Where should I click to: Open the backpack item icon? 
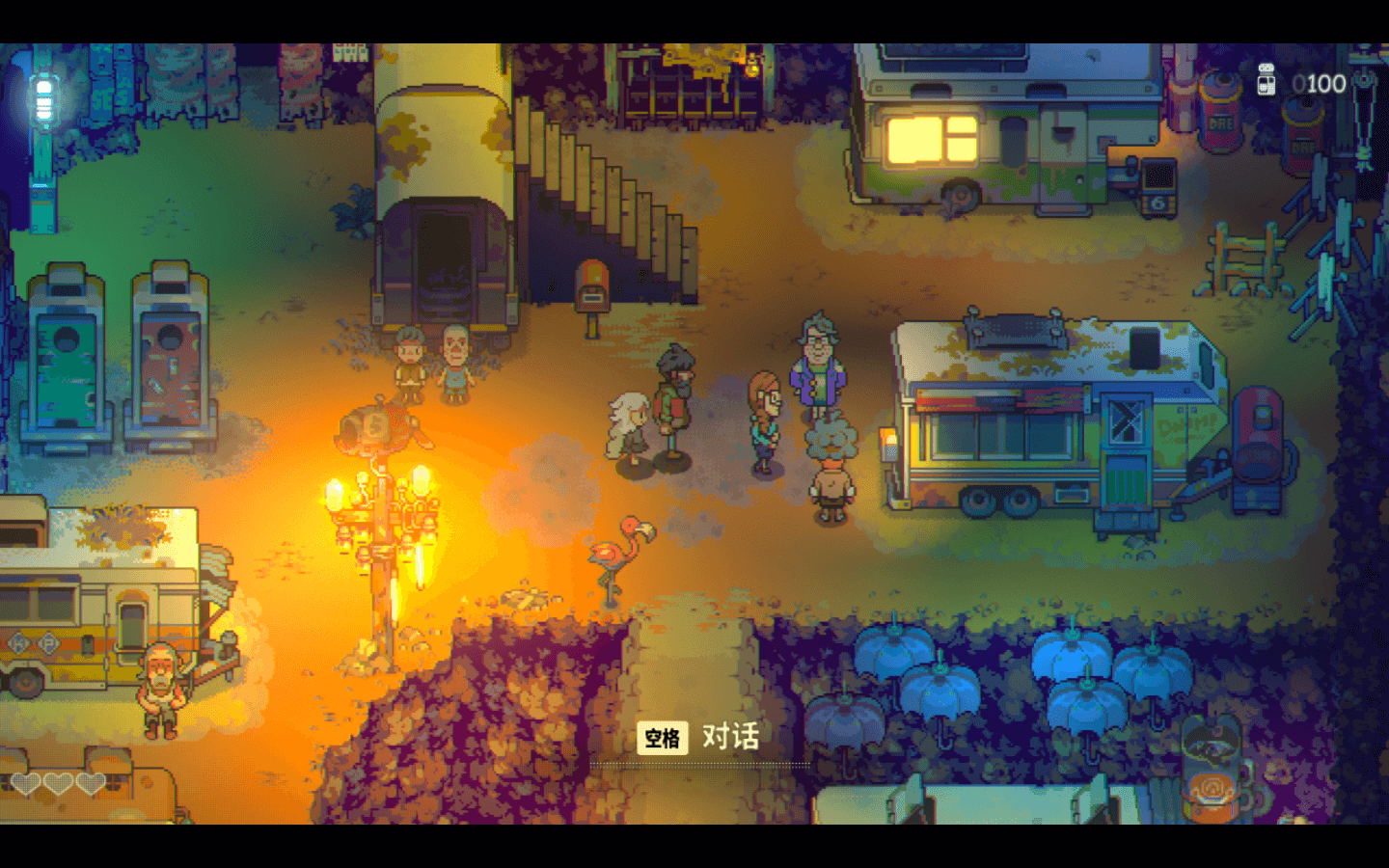(x=1212, y=769)
